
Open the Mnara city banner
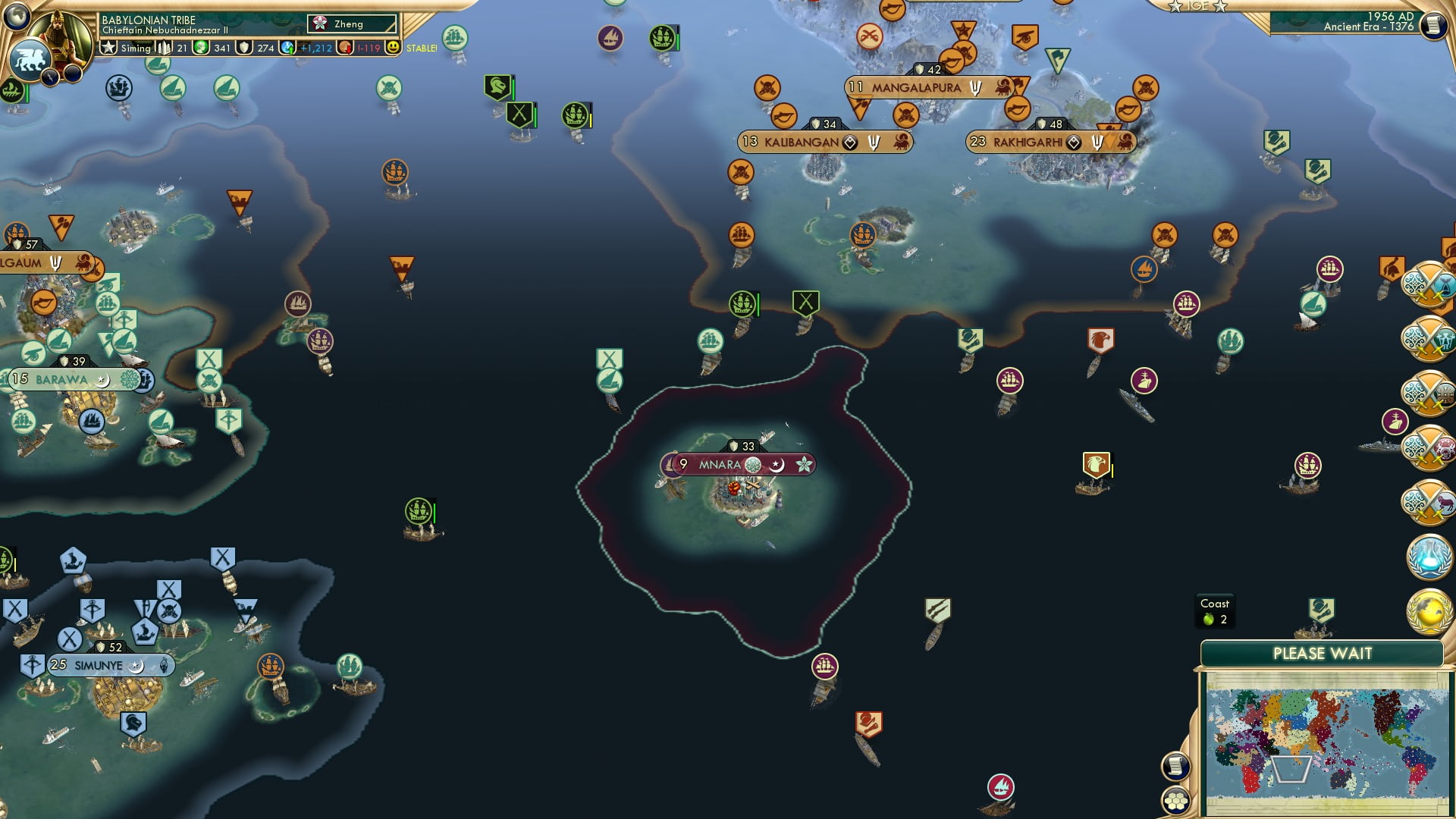(x=719, y=465)
